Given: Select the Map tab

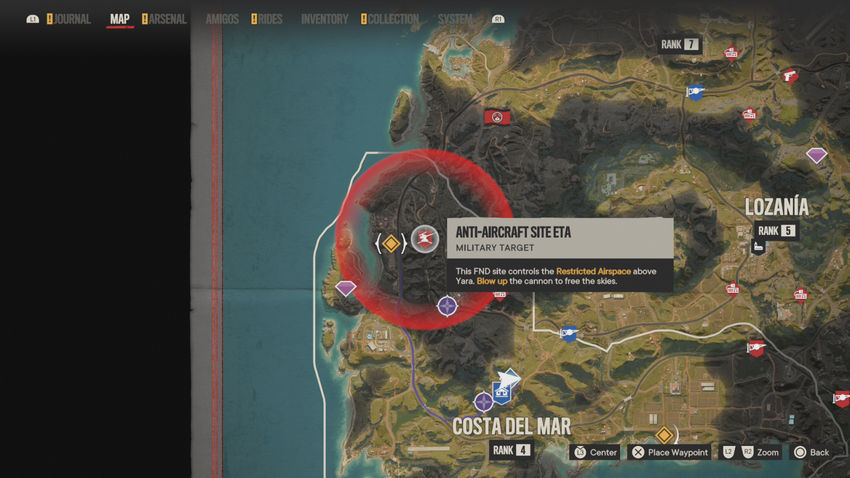Looking at the screenshot, I should [x=120, y=19].
